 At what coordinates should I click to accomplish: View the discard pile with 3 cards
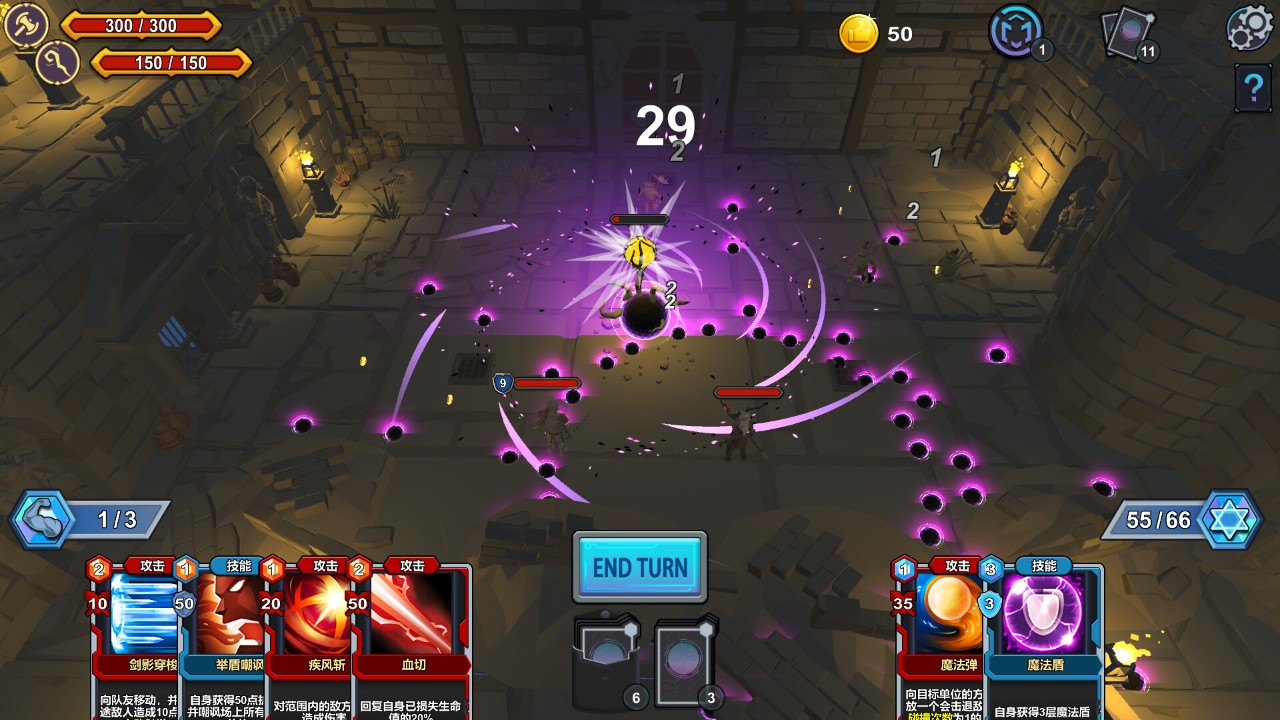[686, 662]
